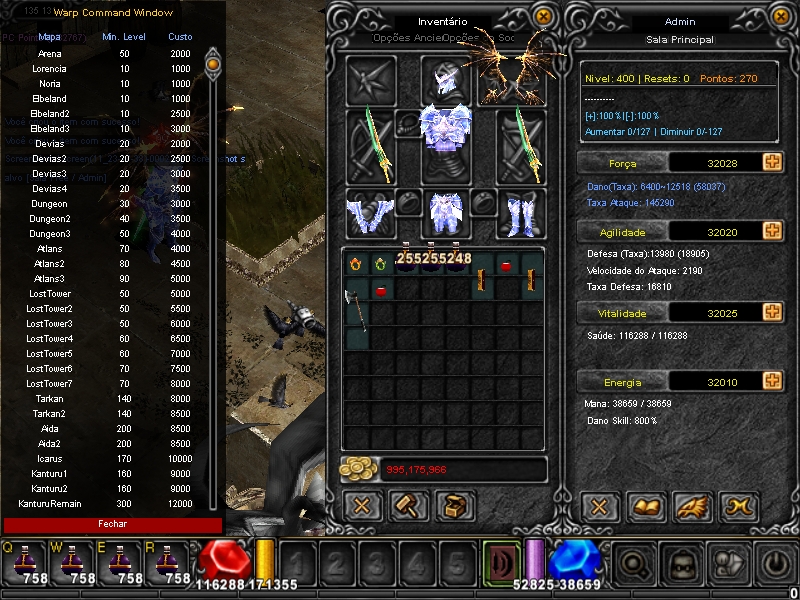Close the Inventário panel with top X
Image resolution: width=800 pixels, height=600 pixels.
[542, 17]
